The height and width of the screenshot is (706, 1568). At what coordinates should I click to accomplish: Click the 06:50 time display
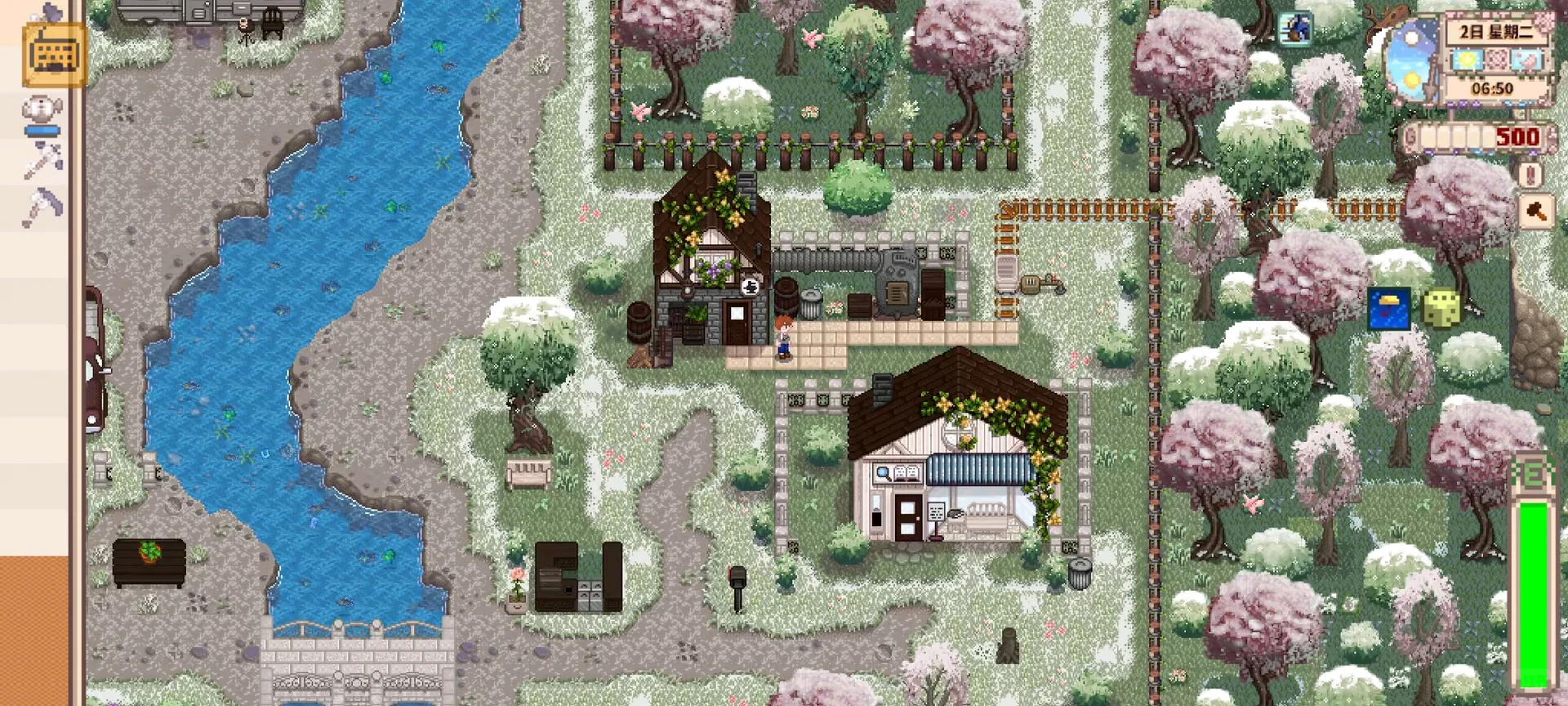1493,88
